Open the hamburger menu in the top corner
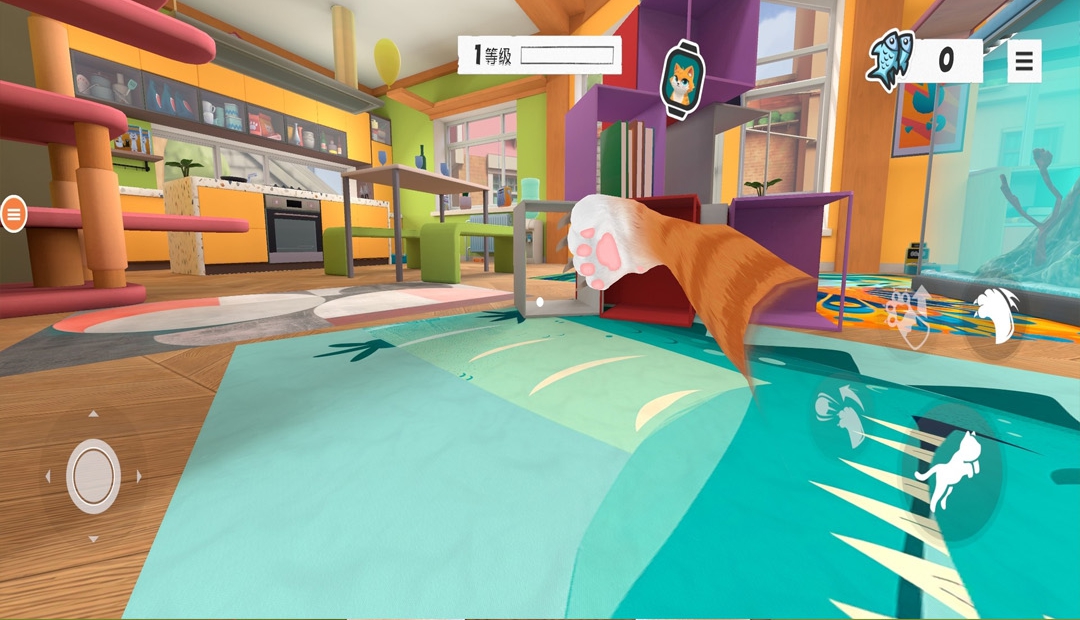This screenshot has height=620, width=1080. pos(1023,61)
